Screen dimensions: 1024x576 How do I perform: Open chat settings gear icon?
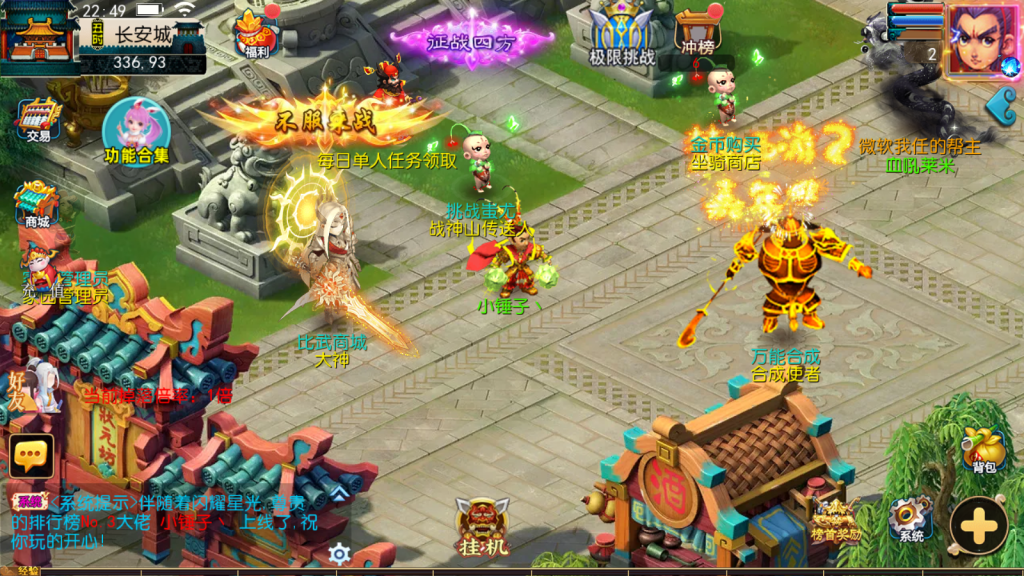point(340,553)
